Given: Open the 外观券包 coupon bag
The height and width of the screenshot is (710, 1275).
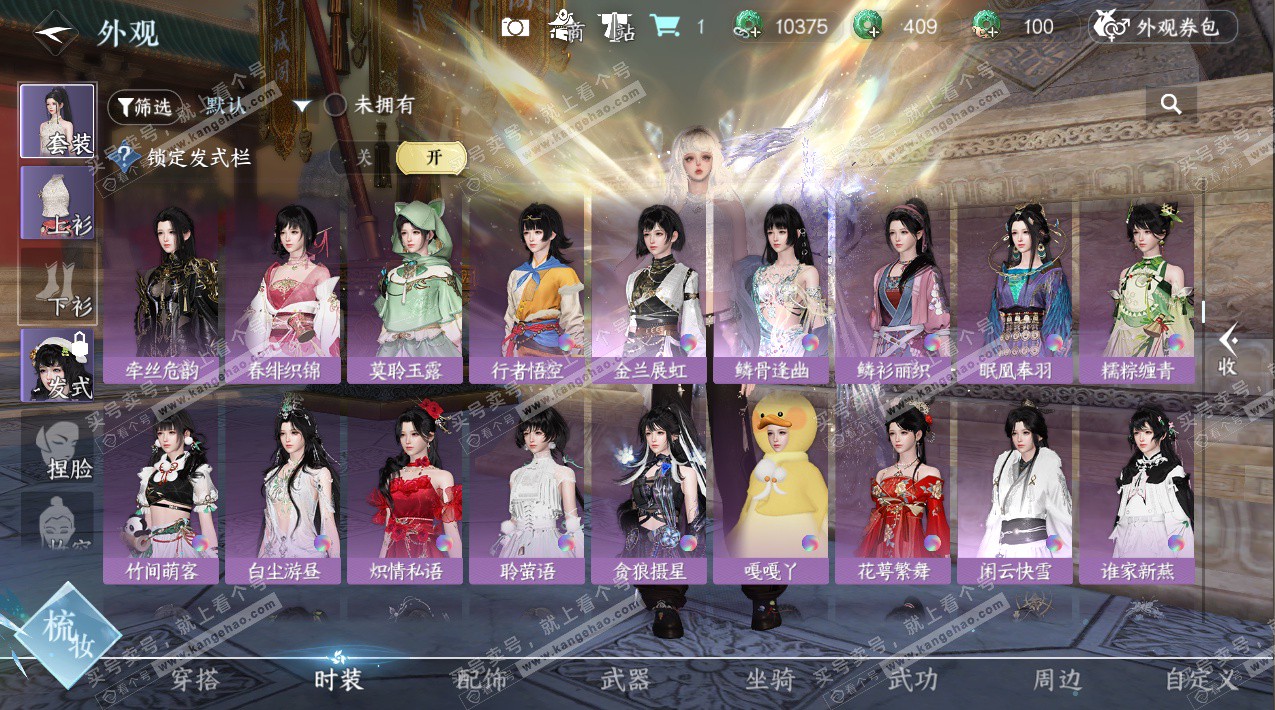Looking at the screenshot, I should (x=1162, y=27).
